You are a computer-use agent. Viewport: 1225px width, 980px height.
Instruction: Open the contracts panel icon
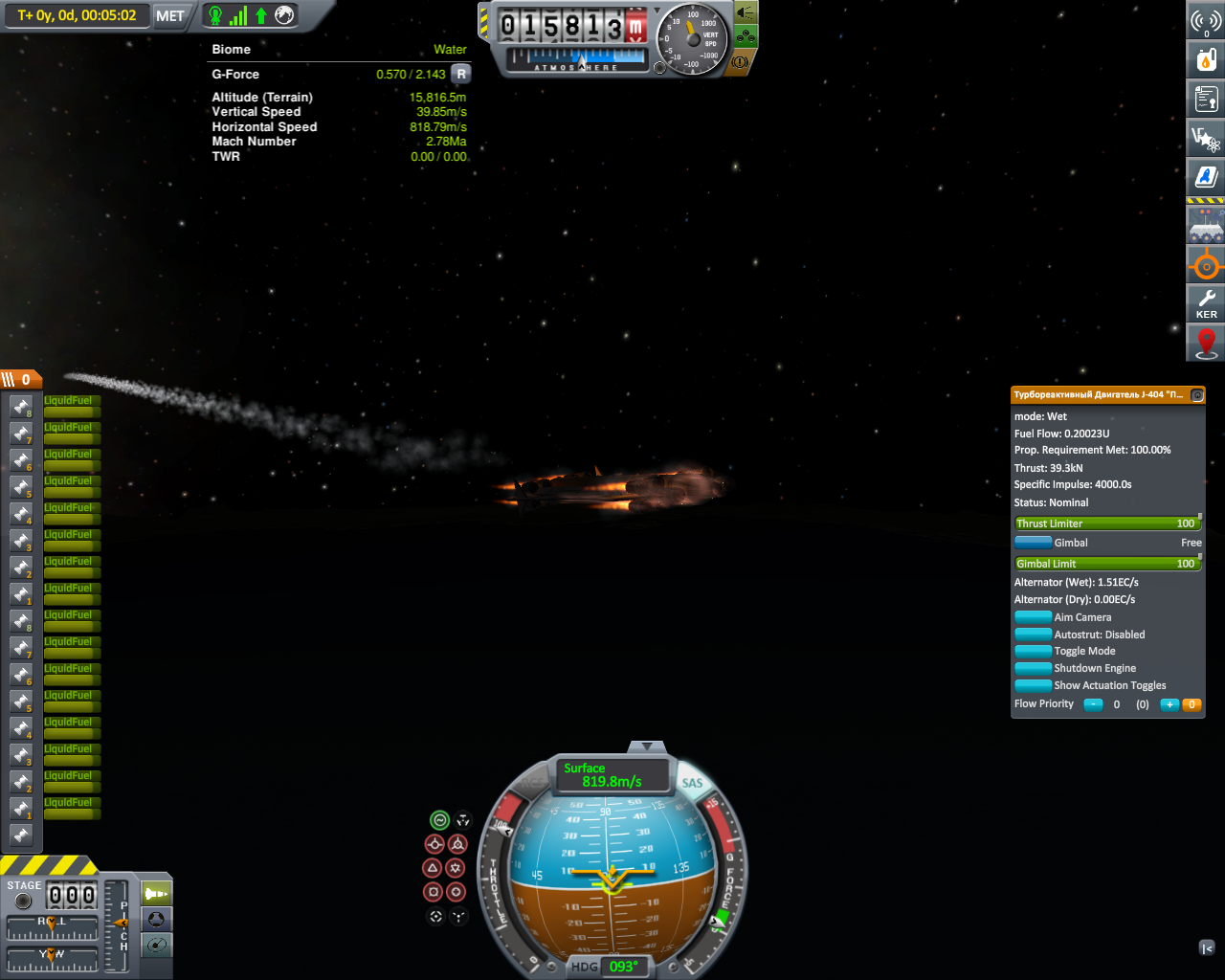coord(1206,99)
